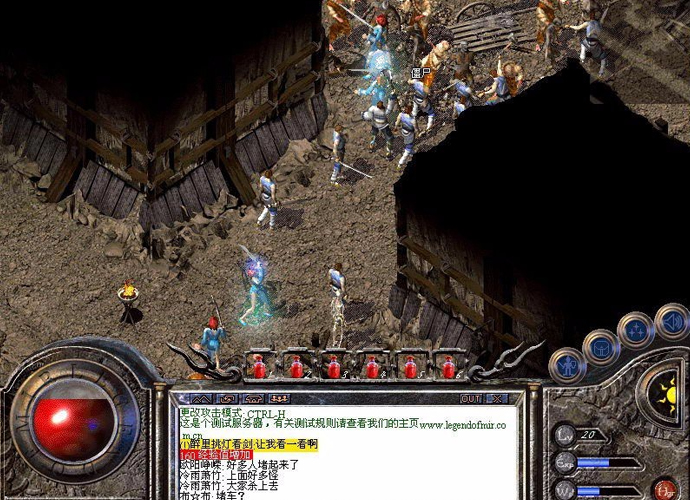Image resolution: width=690 pixels, height=500 pixels.
Task: Use the red potion in belt slot 1
Action: [x=259, y=367]
